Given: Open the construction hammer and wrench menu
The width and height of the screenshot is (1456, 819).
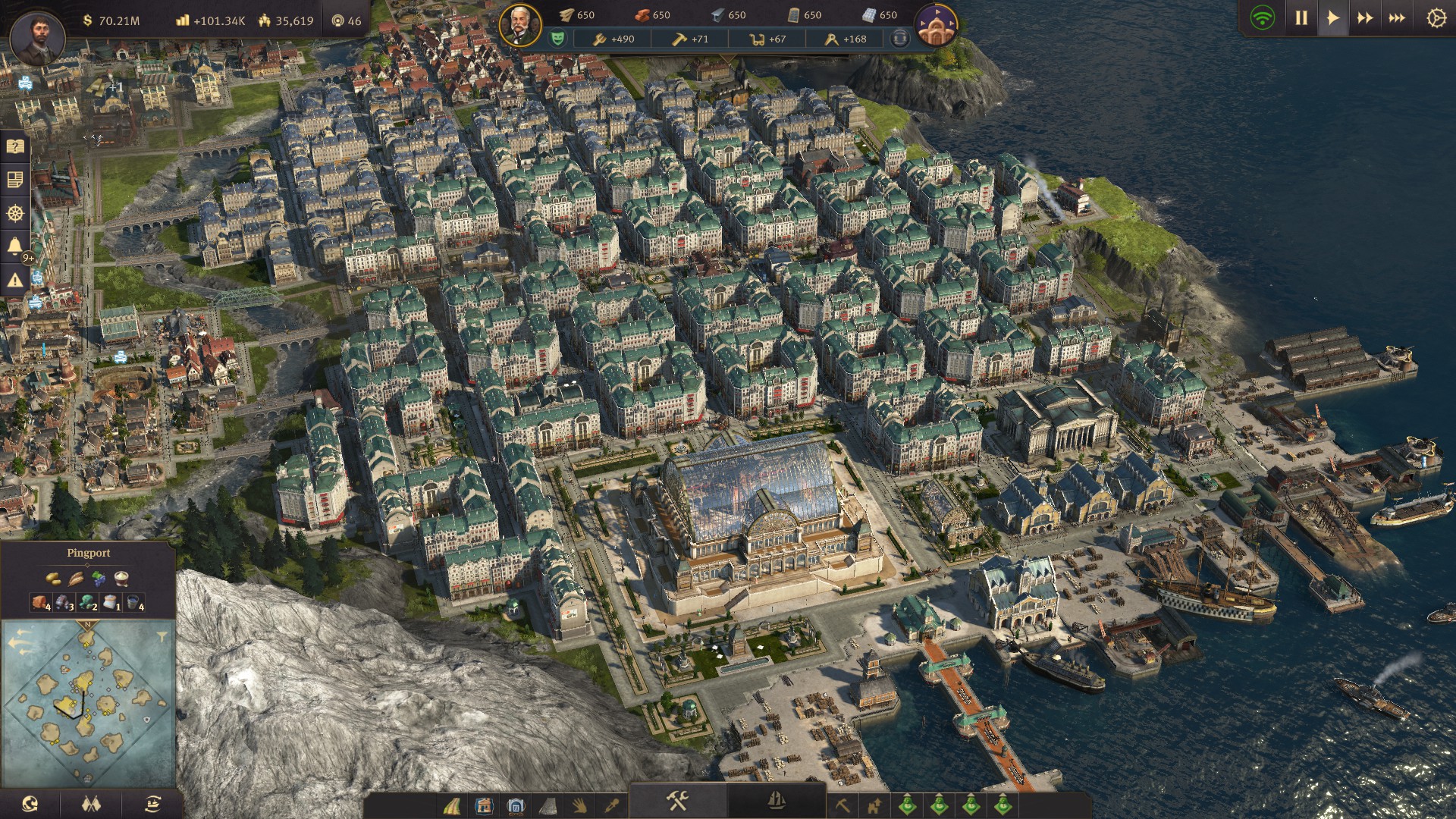Looking at the screenshot, I should (677, 801).
